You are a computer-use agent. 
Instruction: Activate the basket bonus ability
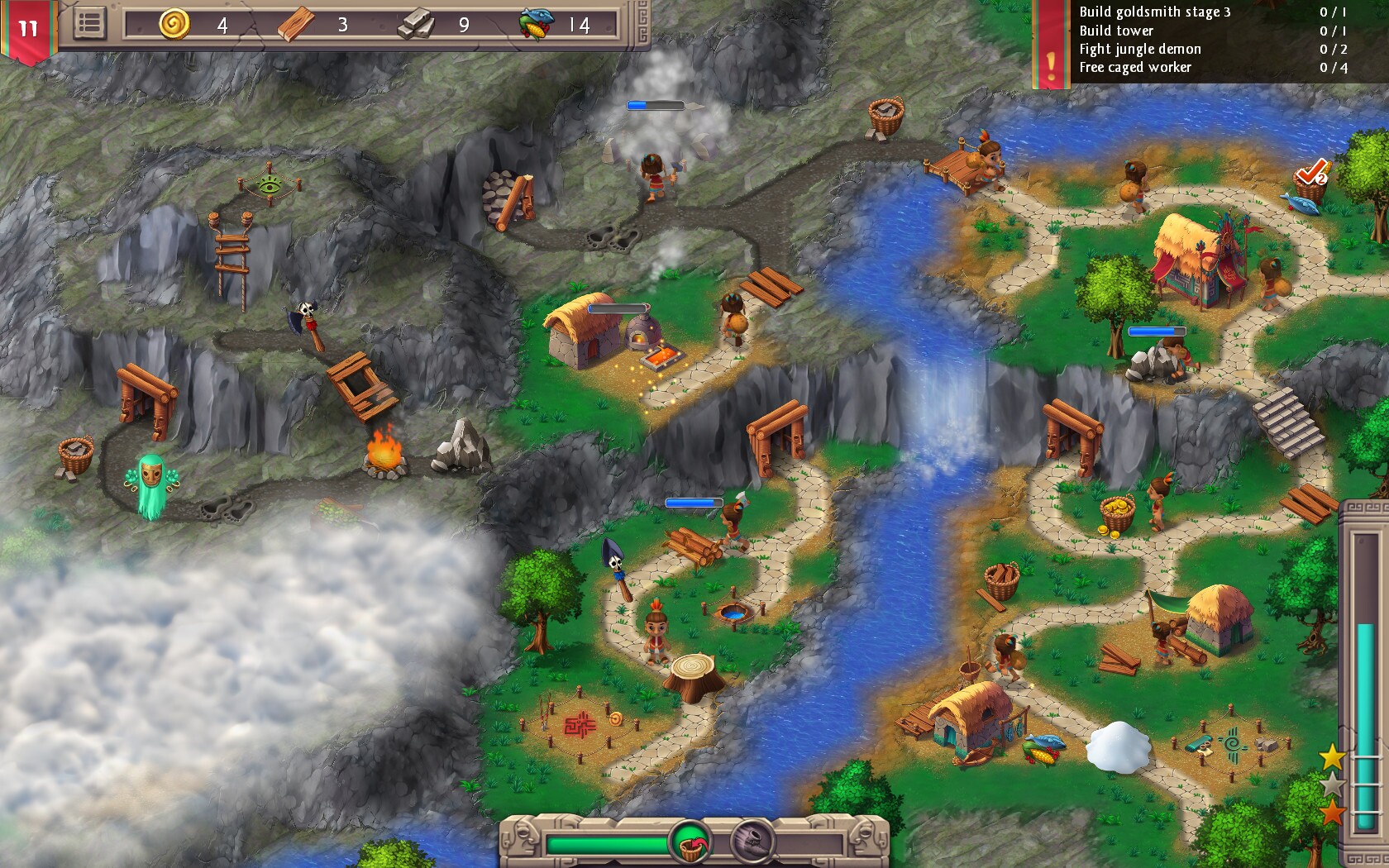(693, 843)
